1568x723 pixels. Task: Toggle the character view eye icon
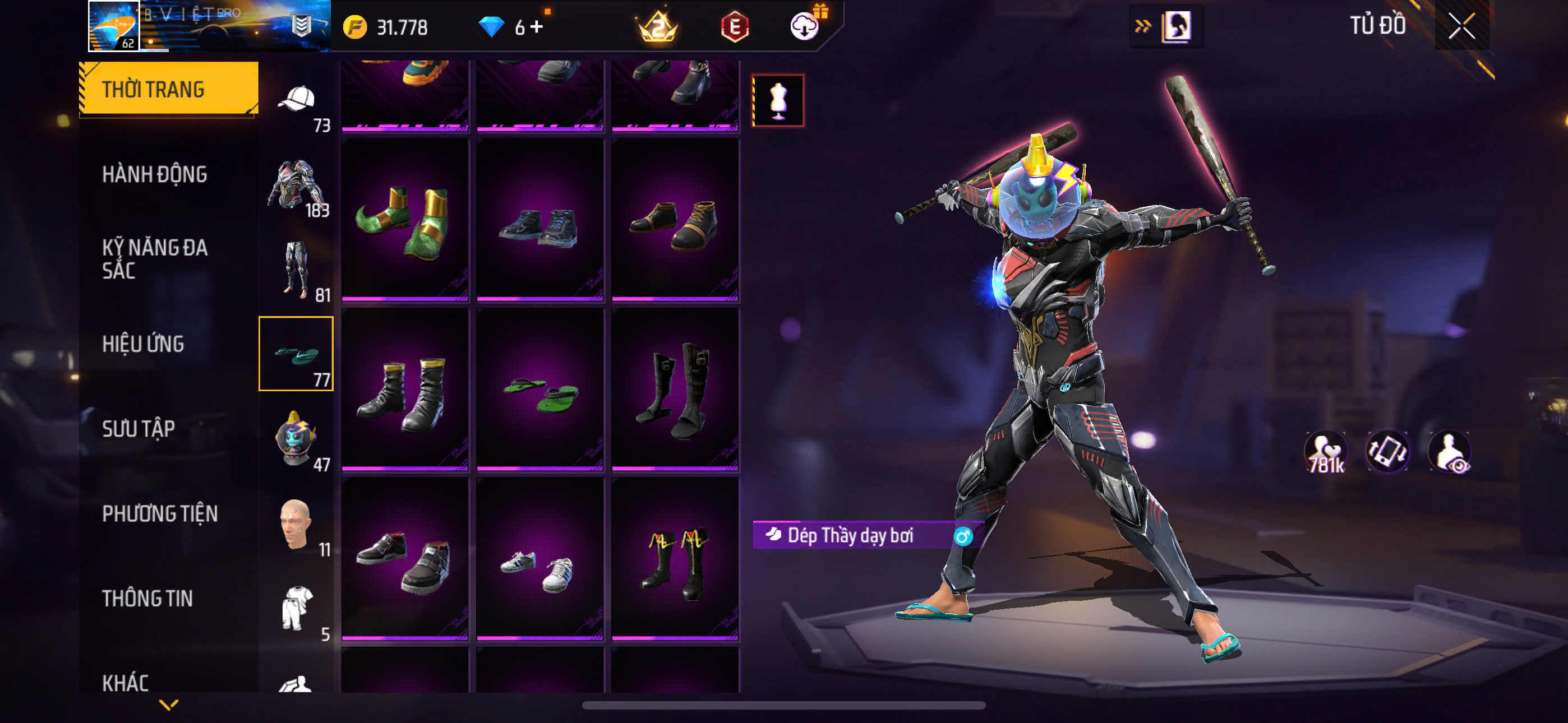click(1449, 452)
